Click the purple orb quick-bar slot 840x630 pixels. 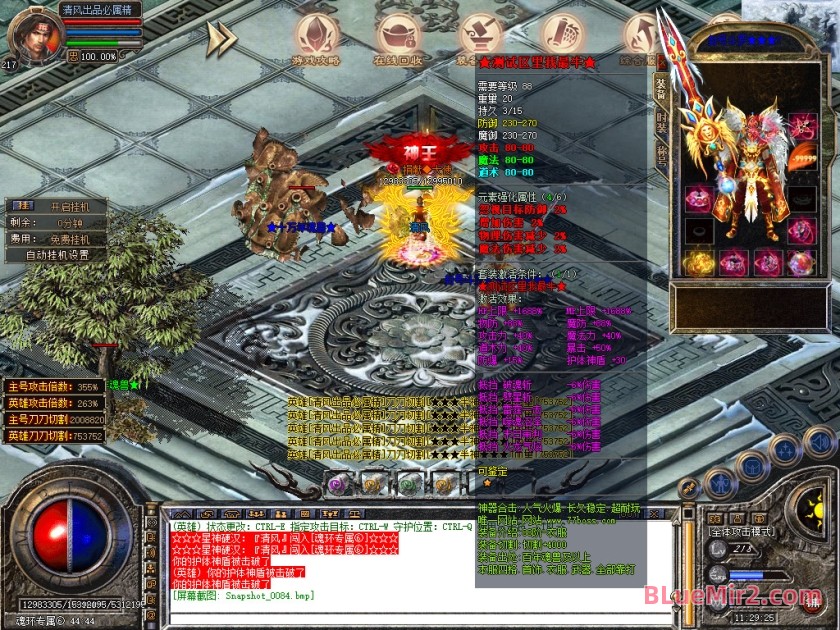(341, 484)
